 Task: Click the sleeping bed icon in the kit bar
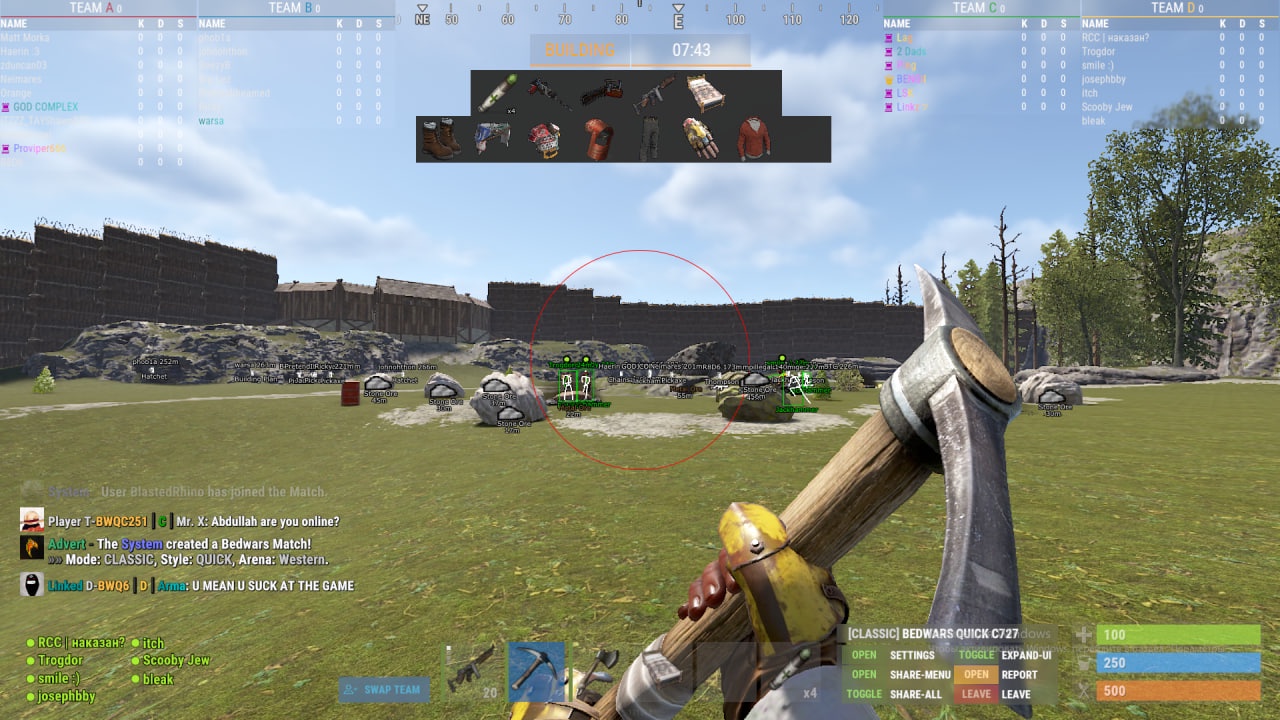(x=704, y=90)
